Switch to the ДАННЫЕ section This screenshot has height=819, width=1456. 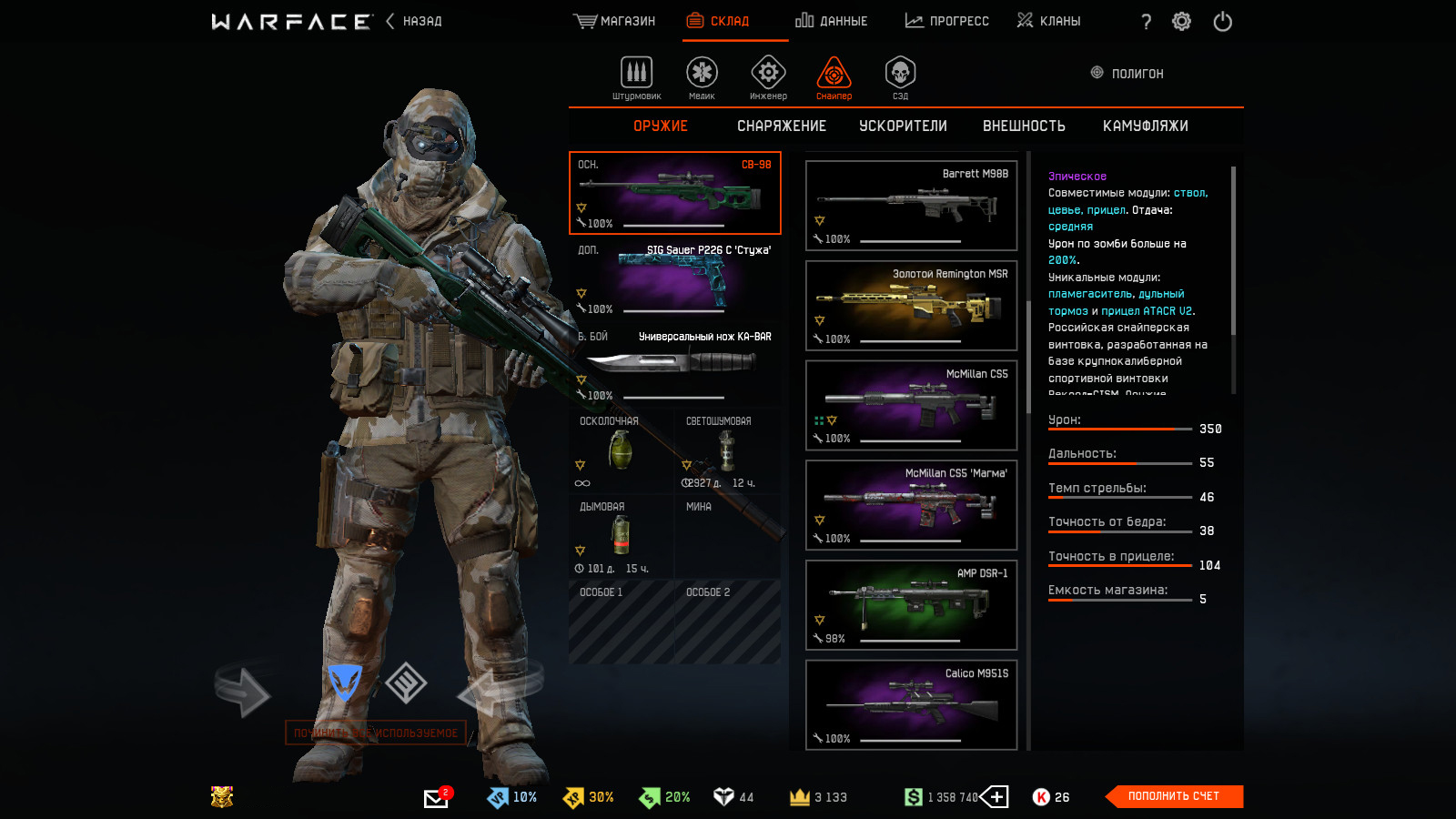[832, 21]
